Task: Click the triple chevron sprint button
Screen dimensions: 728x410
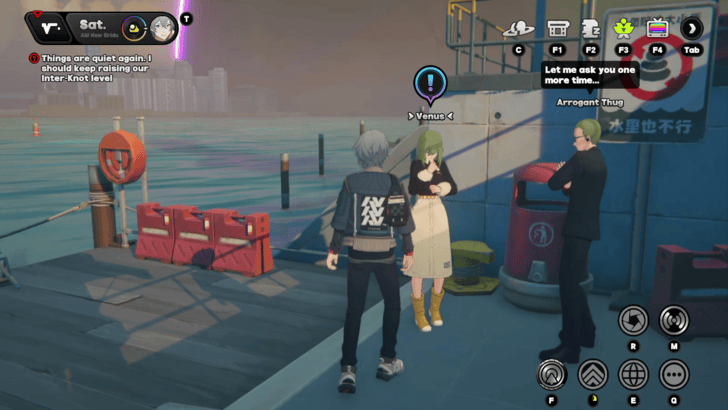Action: click(592, 375)
